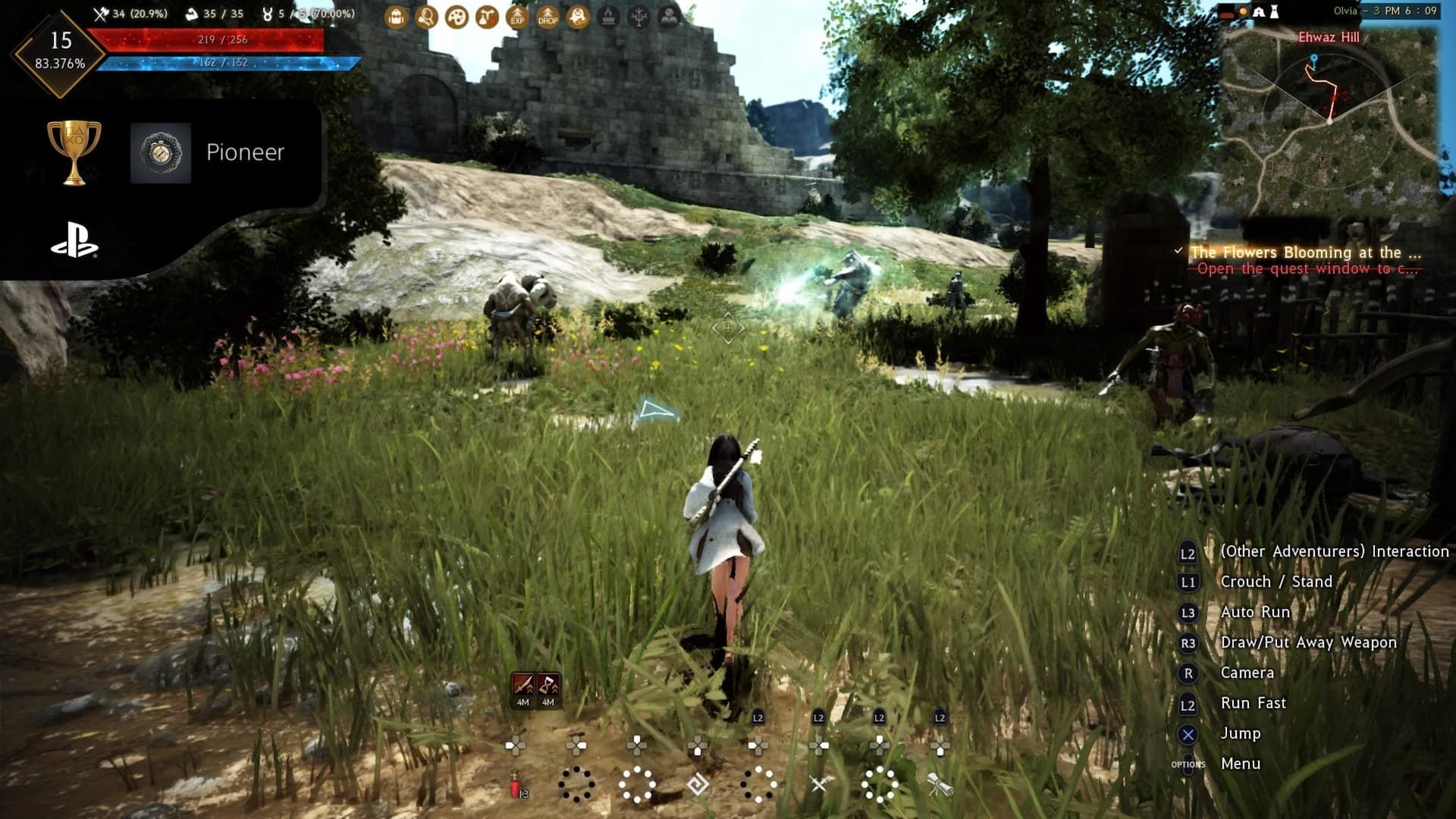Screen dimensions: 1456x819
Task: Toggle the DROP rate buff icon
Action: click(x=548, y=16)
